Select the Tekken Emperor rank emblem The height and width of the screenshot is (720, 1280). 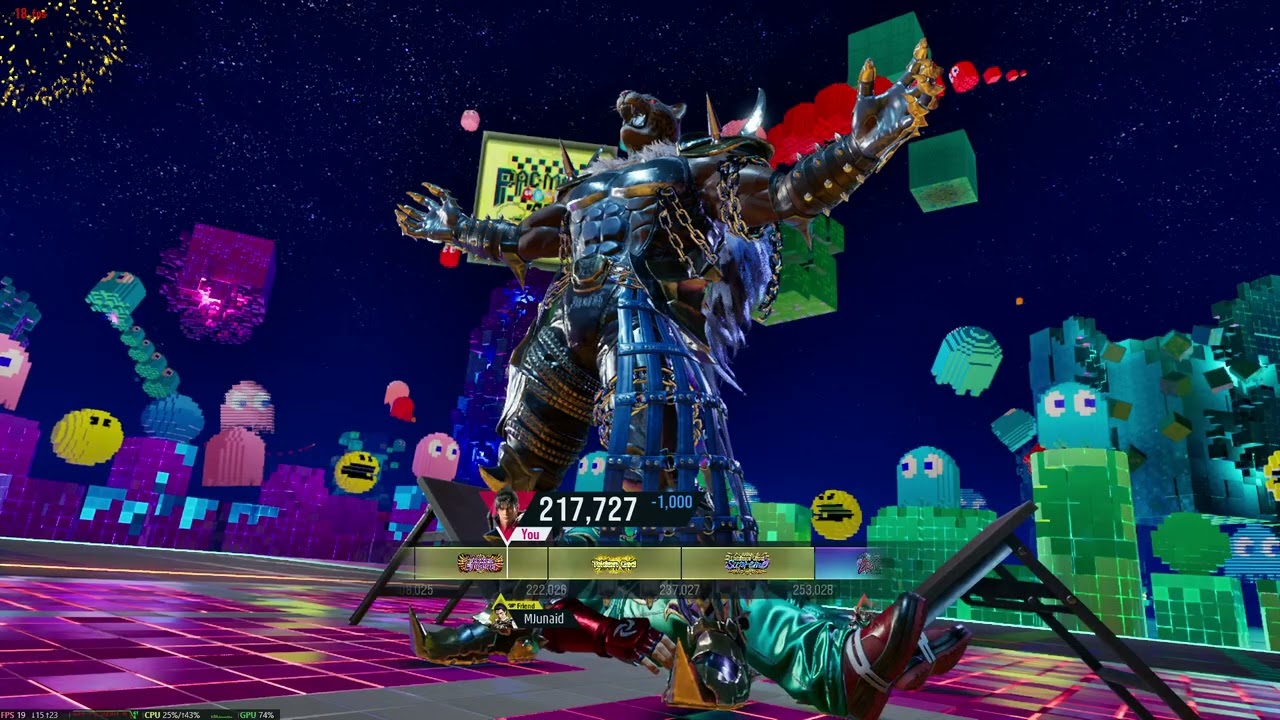pos(480,564)
